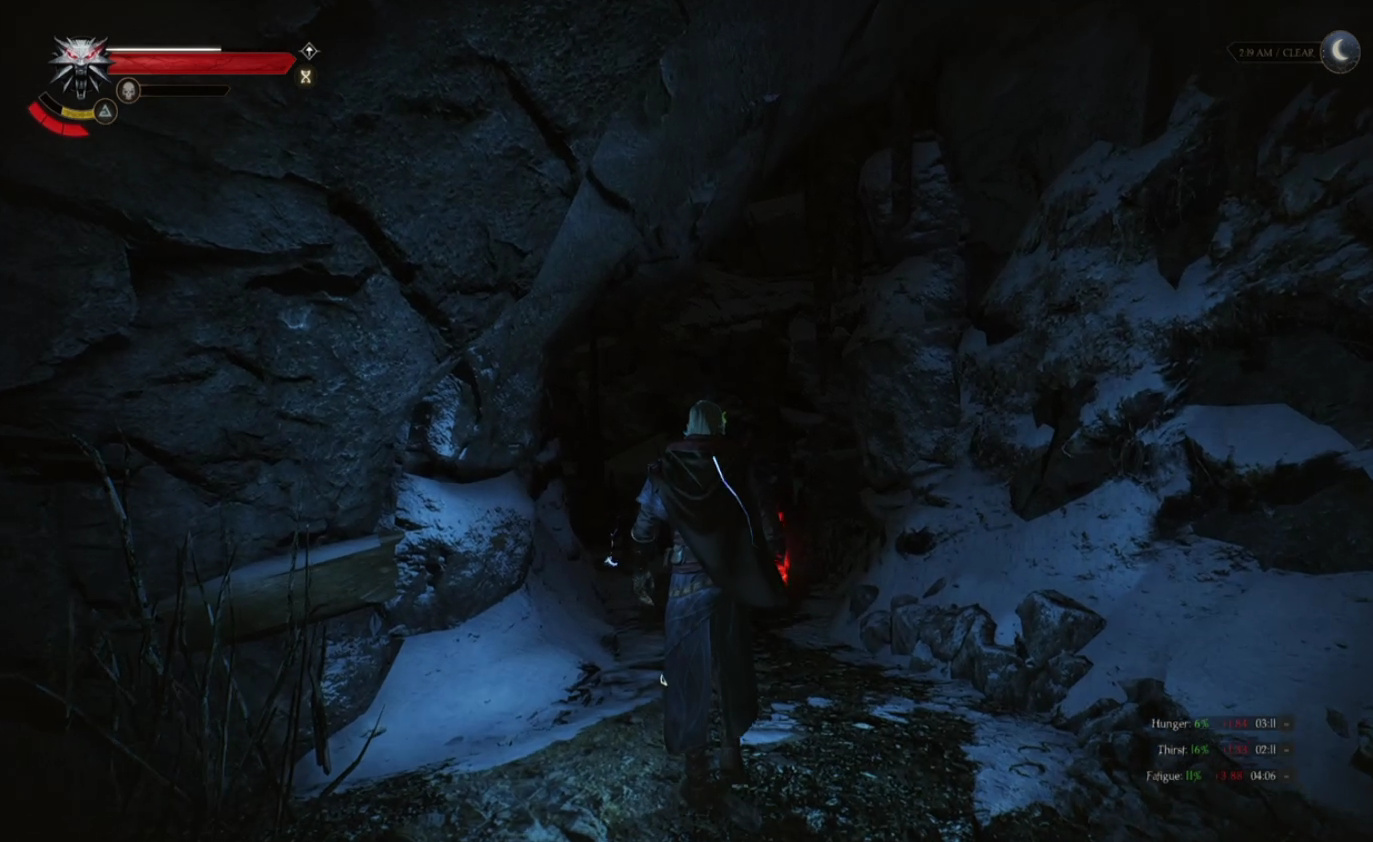This screenshot has width=1373, height=842.
Task: Click the hourglass-shaped buff icon
Action: click(306, 77)
